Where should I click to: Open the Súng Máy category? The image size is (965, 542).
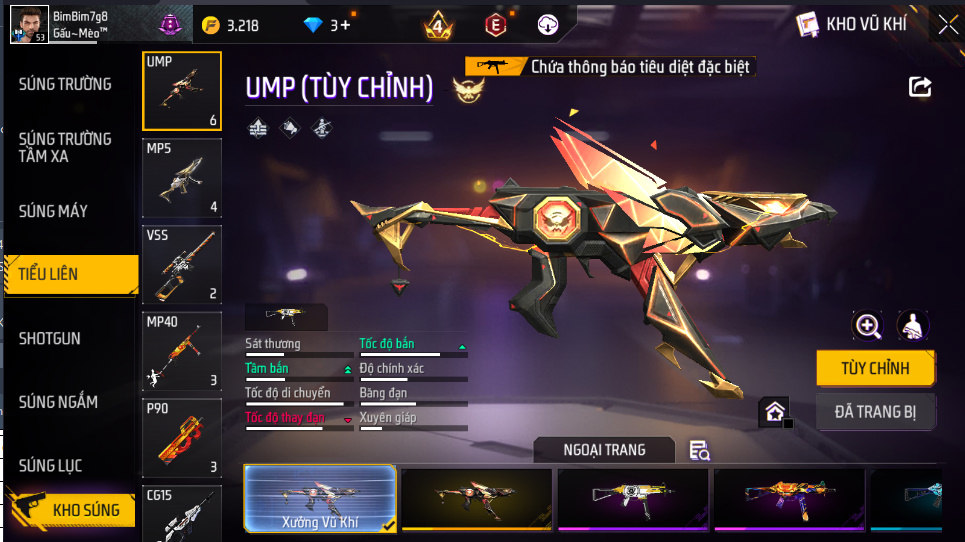[54, 211]
